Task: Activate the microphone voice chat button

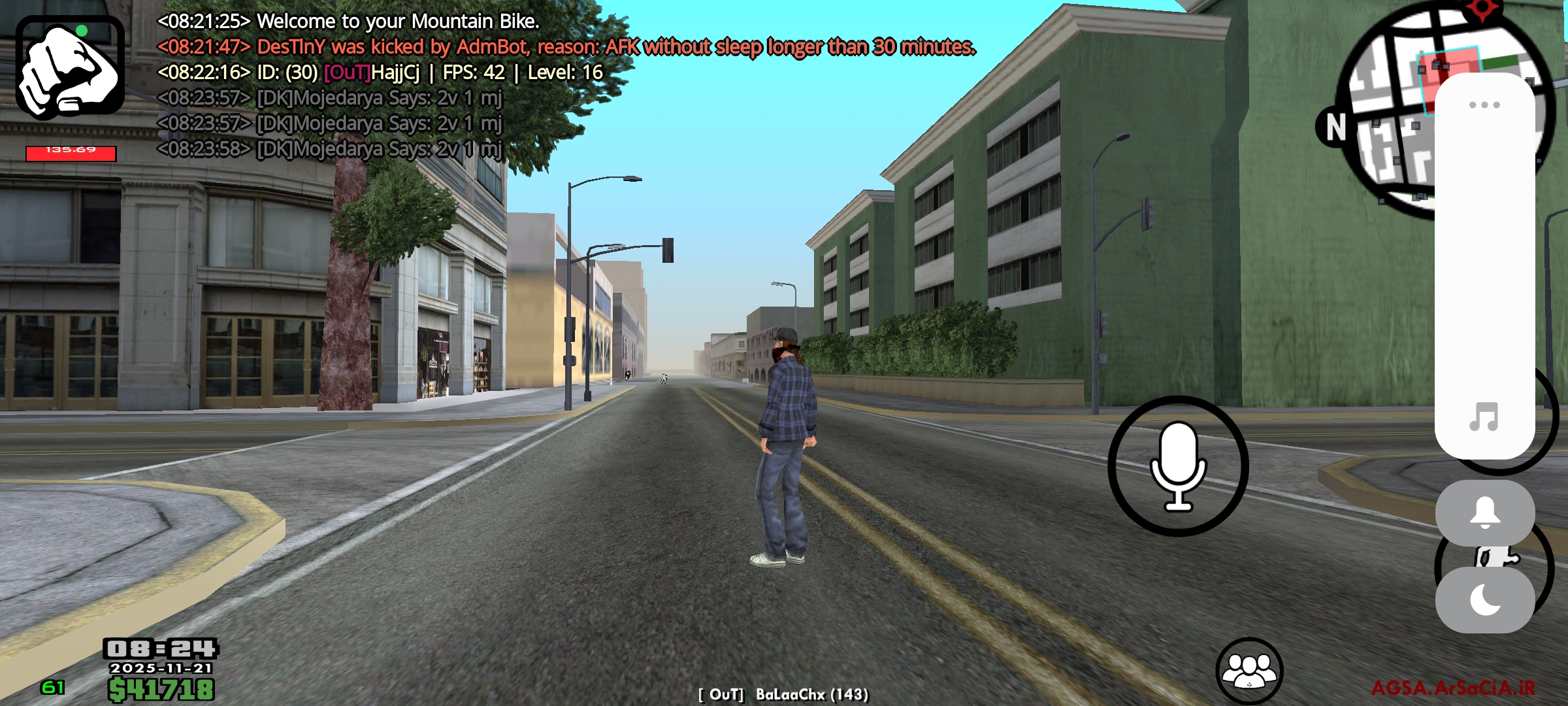Action: (x=1178, y=466)
